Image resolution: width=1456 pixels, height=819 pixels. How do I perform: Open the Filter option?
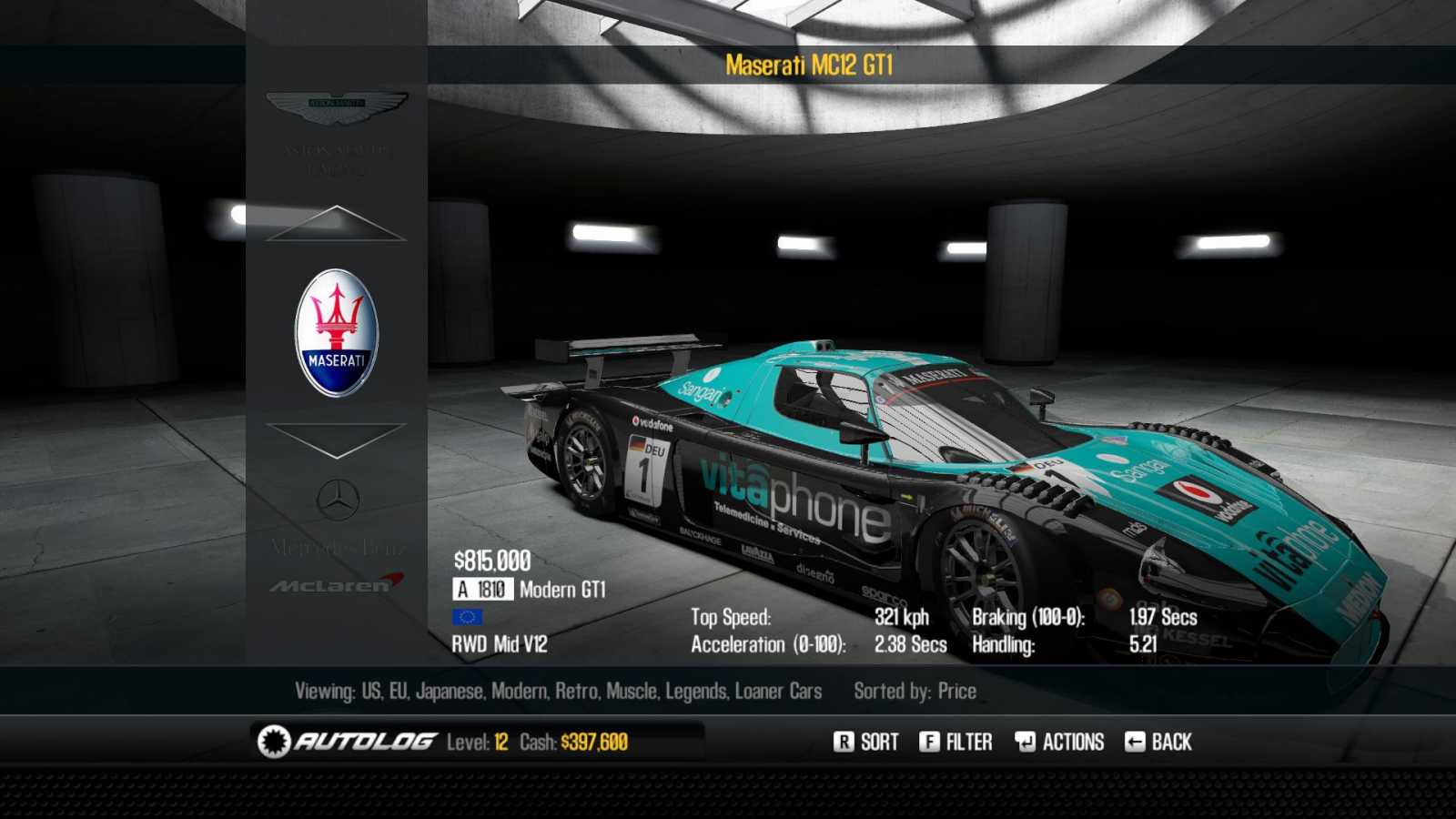point(955,743)
